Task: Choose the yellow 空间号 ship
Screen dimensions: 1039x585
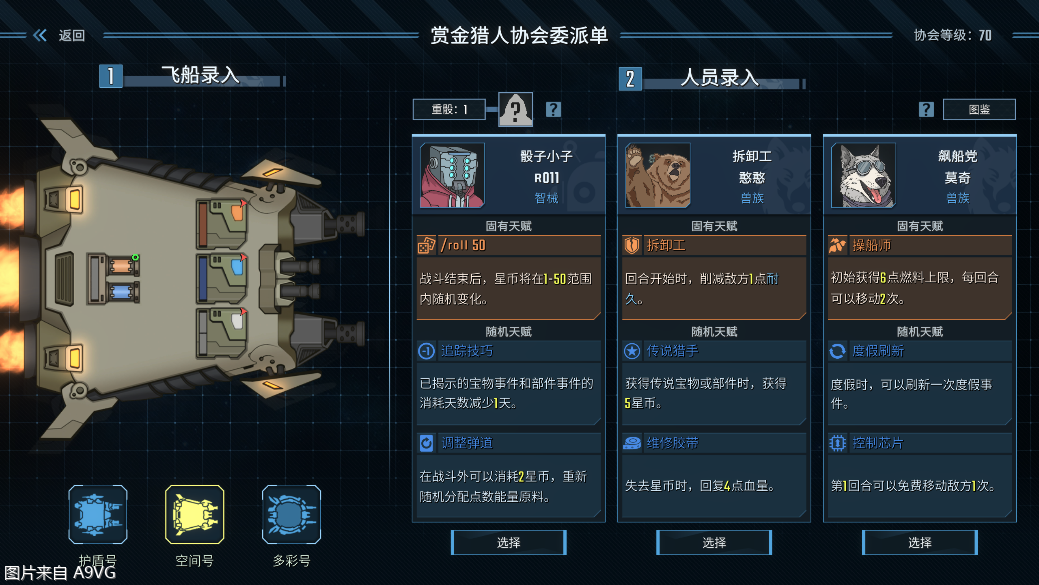Action: (194, 515)
